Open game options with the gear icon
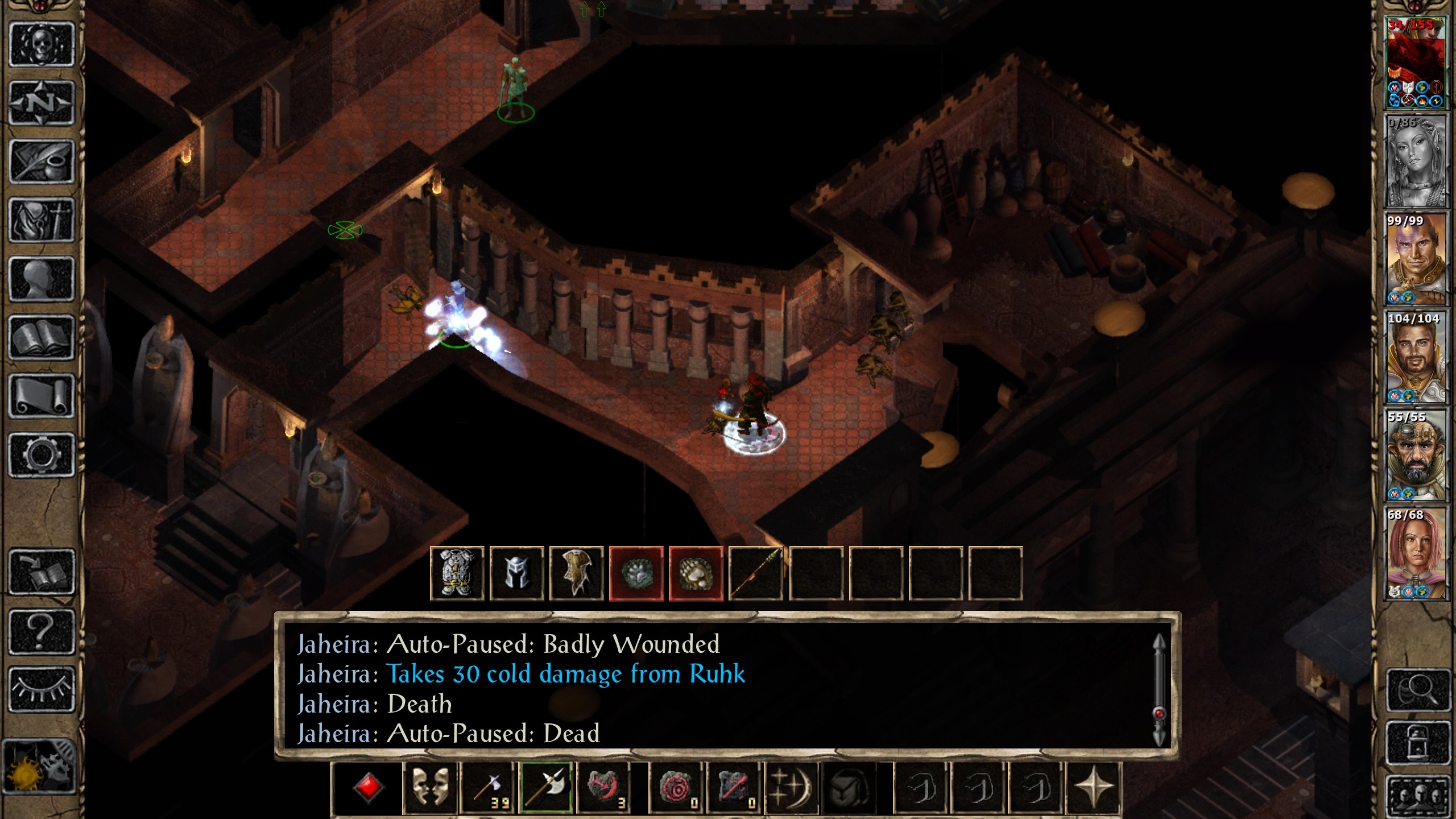Image resolution: width=1456 pixels, height=819 pixels. click(x=42, y=454)
